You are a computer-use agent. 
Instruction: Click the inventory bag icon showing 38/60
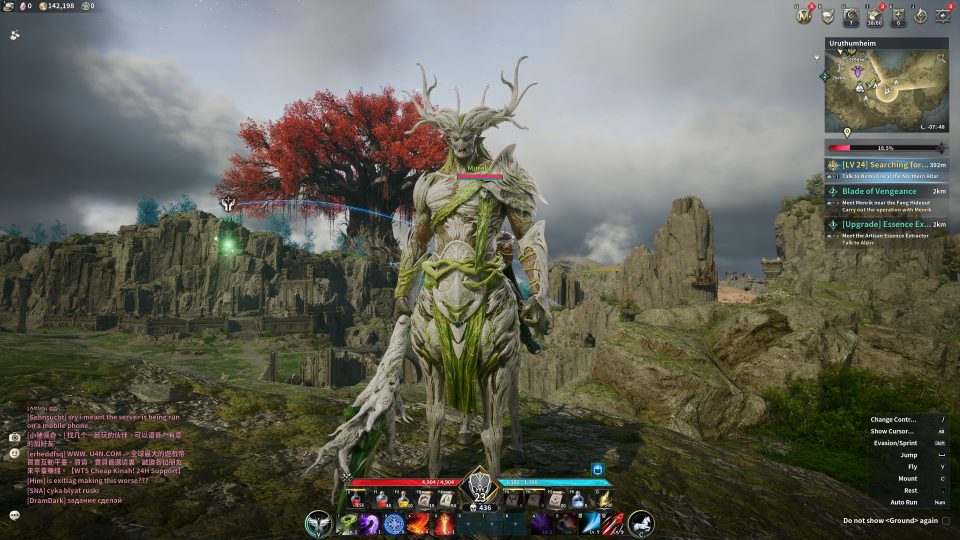pyautogui.click(x=874, y=15)
